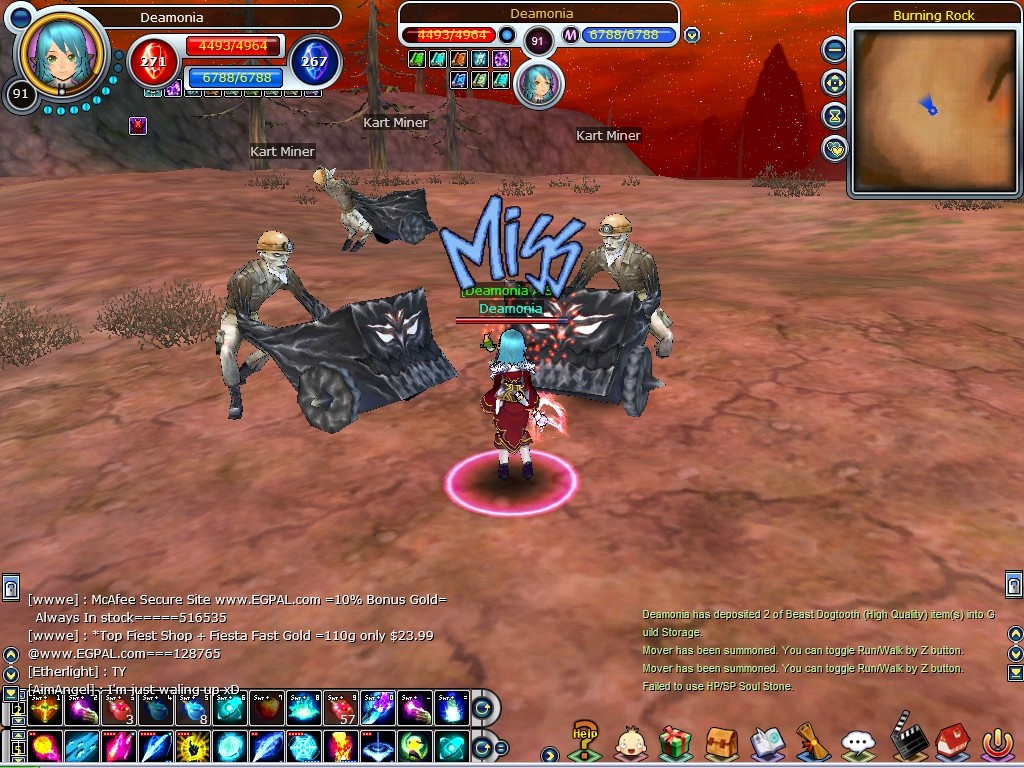Open the speech bubble community menu
Image resolution: width=1024 pixels, height=768 pixels.
(858, 743)
